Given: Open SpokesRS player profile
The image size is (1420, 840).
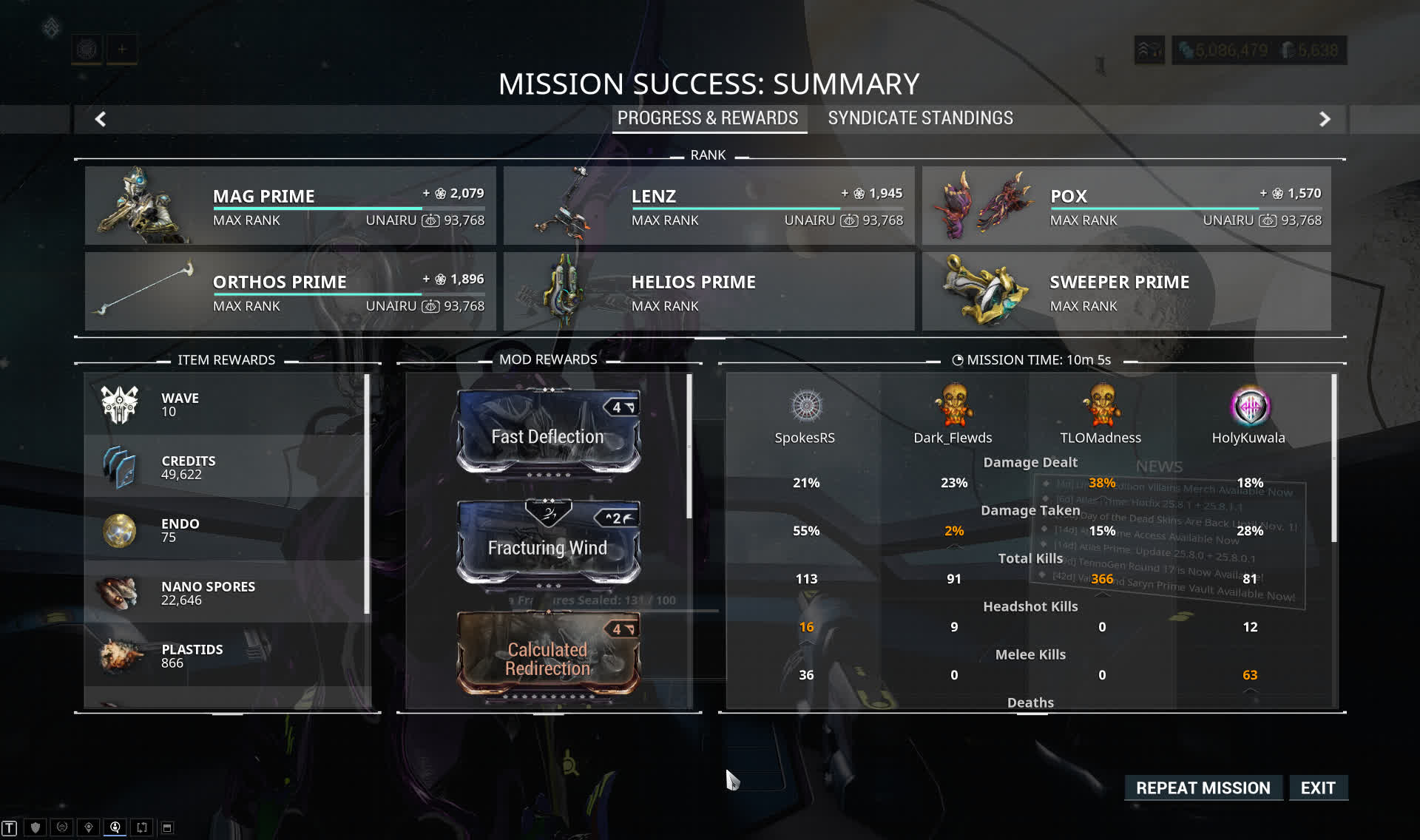Looking at the screenshot, I should 806,407.
